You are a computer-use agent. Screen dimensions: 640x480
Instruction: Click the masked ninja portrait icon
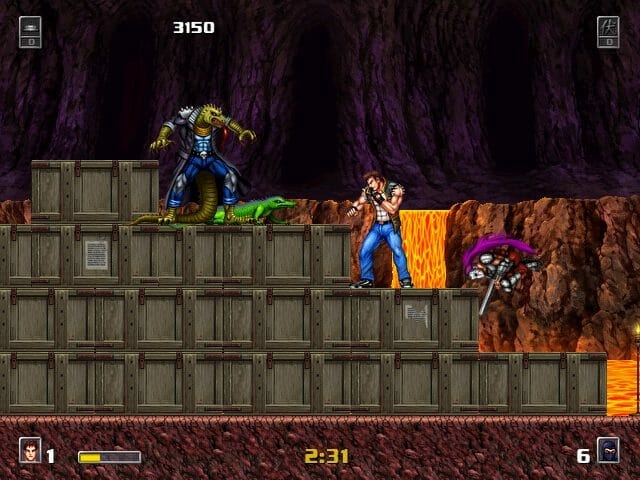pyautogui.click(x=608, y=452)
